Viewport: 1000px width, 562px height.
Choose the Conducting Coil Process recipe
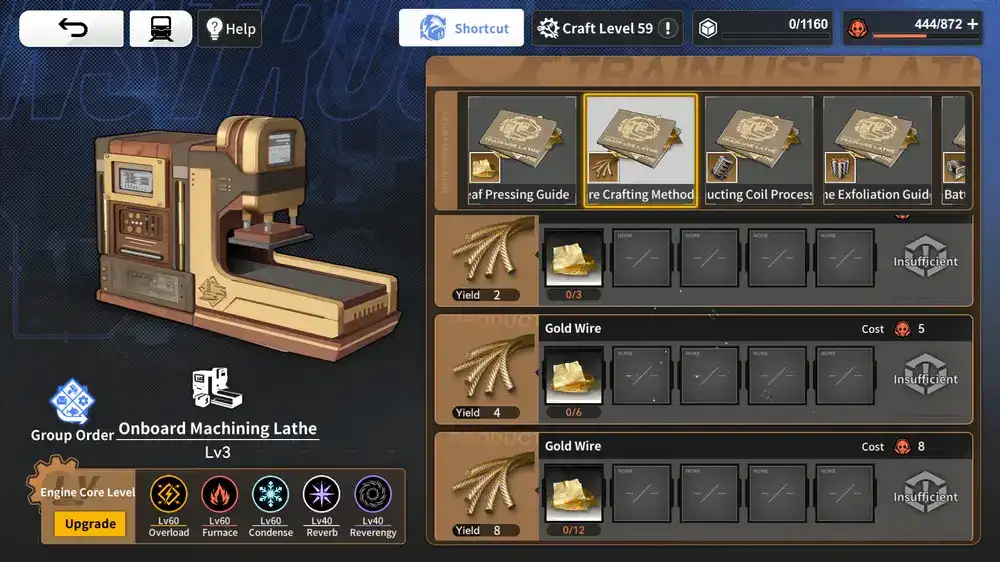(x=759, y=150)
